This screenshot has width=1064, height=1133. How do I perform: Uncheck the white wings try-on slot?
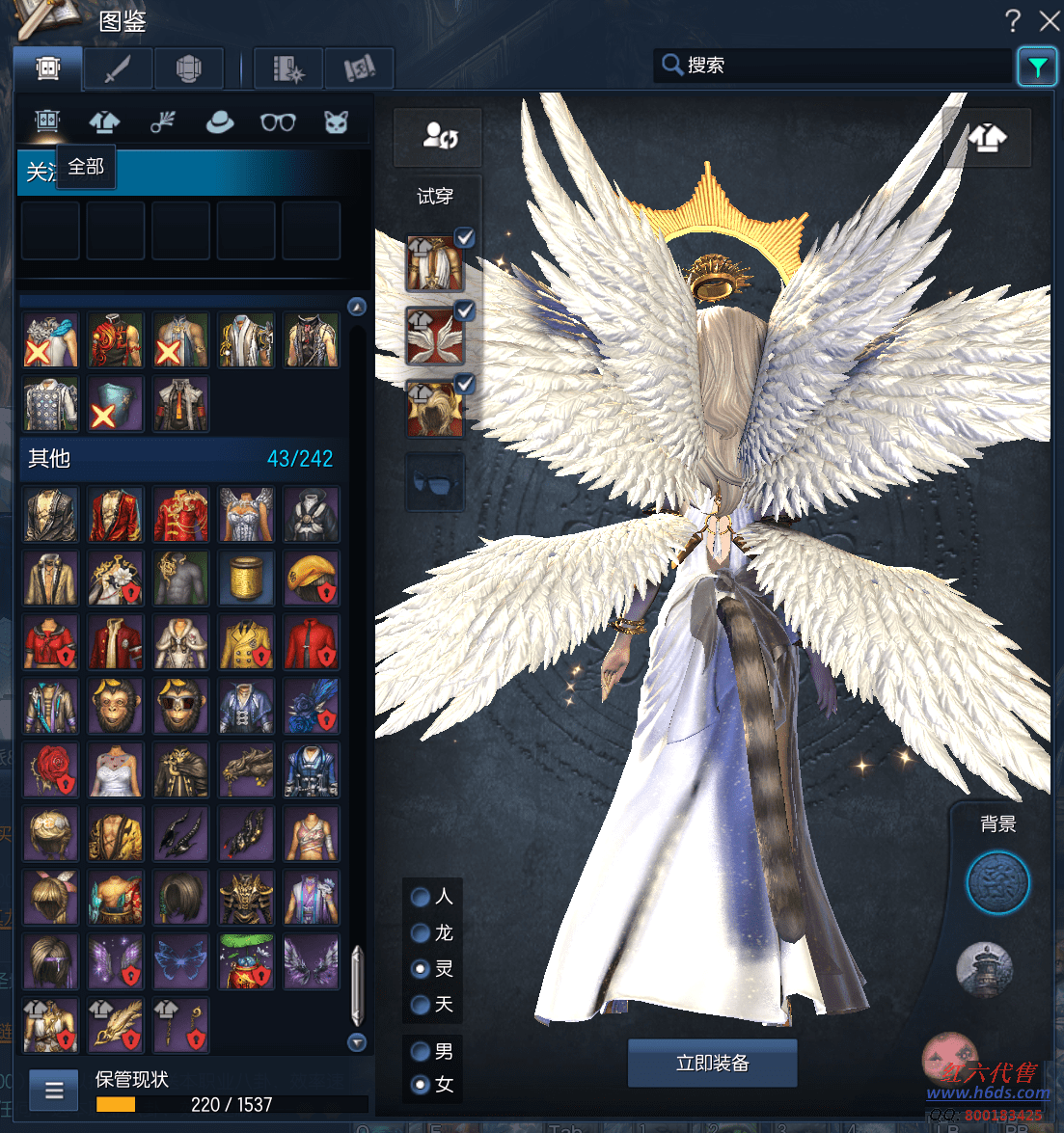pyautogui.click(x=464, y=310)
